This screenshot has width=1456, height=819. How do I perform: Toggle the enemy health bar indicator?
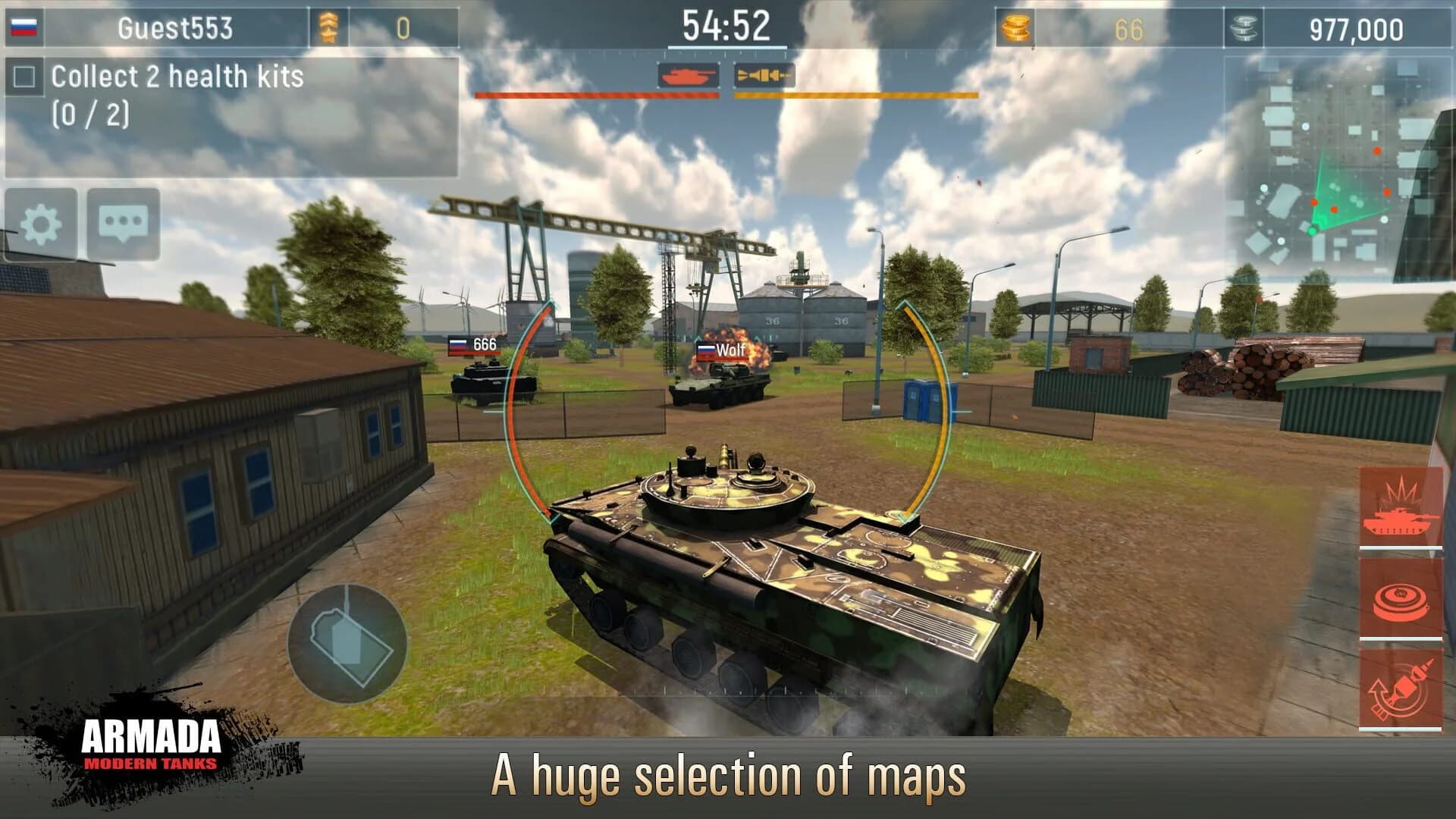pos(597,95)
